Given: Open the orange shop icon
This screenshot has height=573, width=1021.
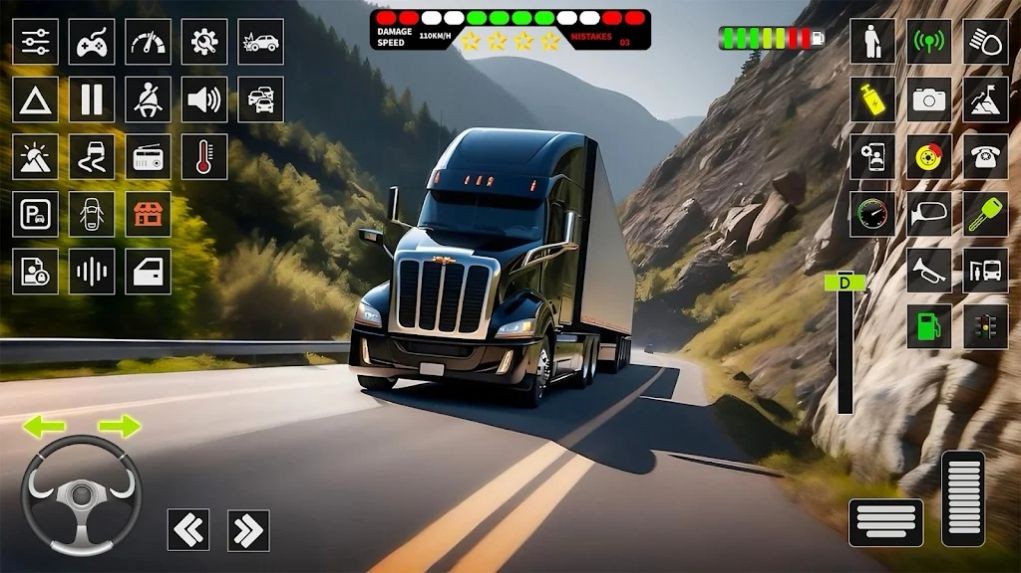Looking at the screenshot, I should 148,214.
